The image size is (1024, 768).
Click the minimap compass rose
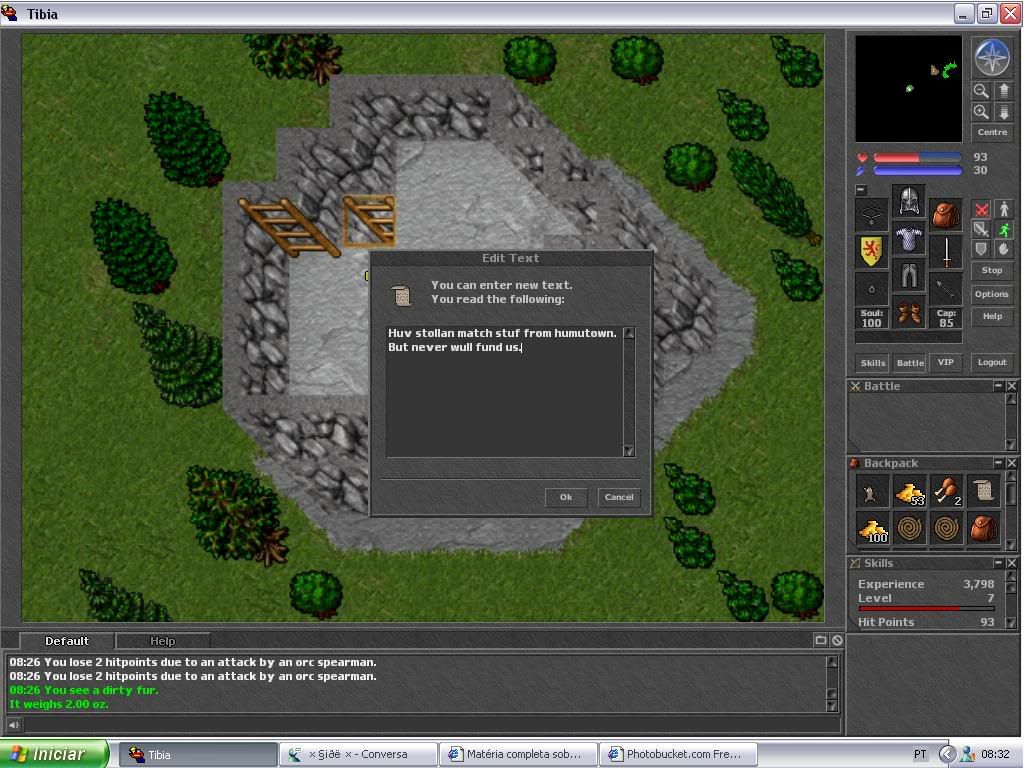pyautogui.click(x=991, y=58)
